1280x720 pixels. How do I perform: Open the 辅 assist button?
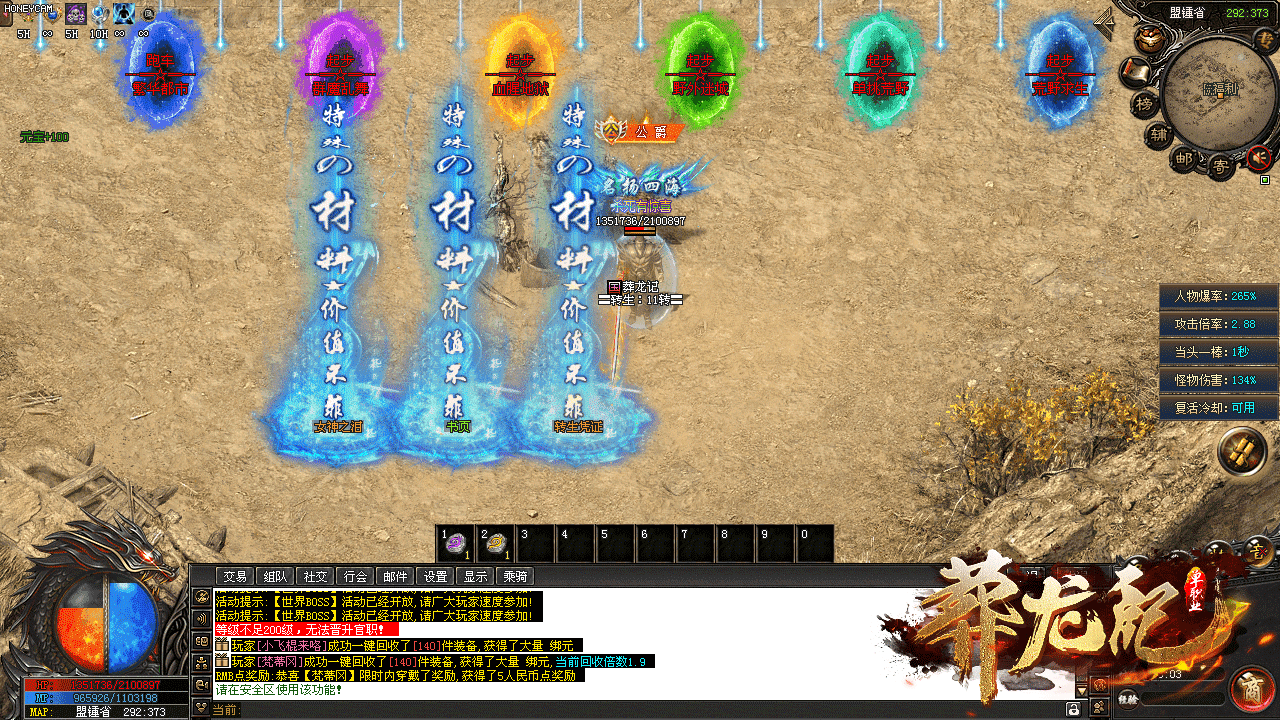1158,136
